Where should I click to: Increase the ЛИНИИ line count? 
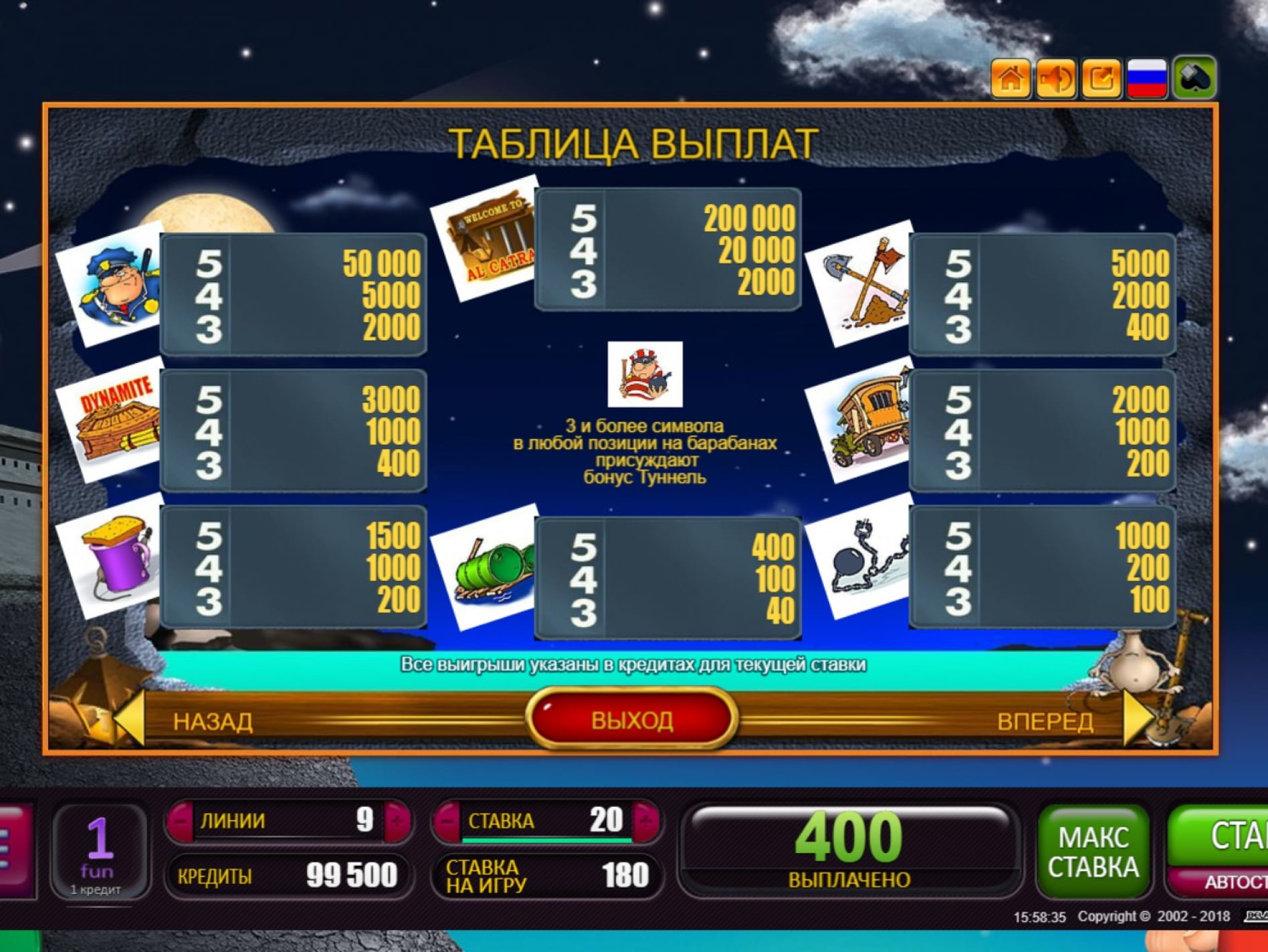(397, 820)
